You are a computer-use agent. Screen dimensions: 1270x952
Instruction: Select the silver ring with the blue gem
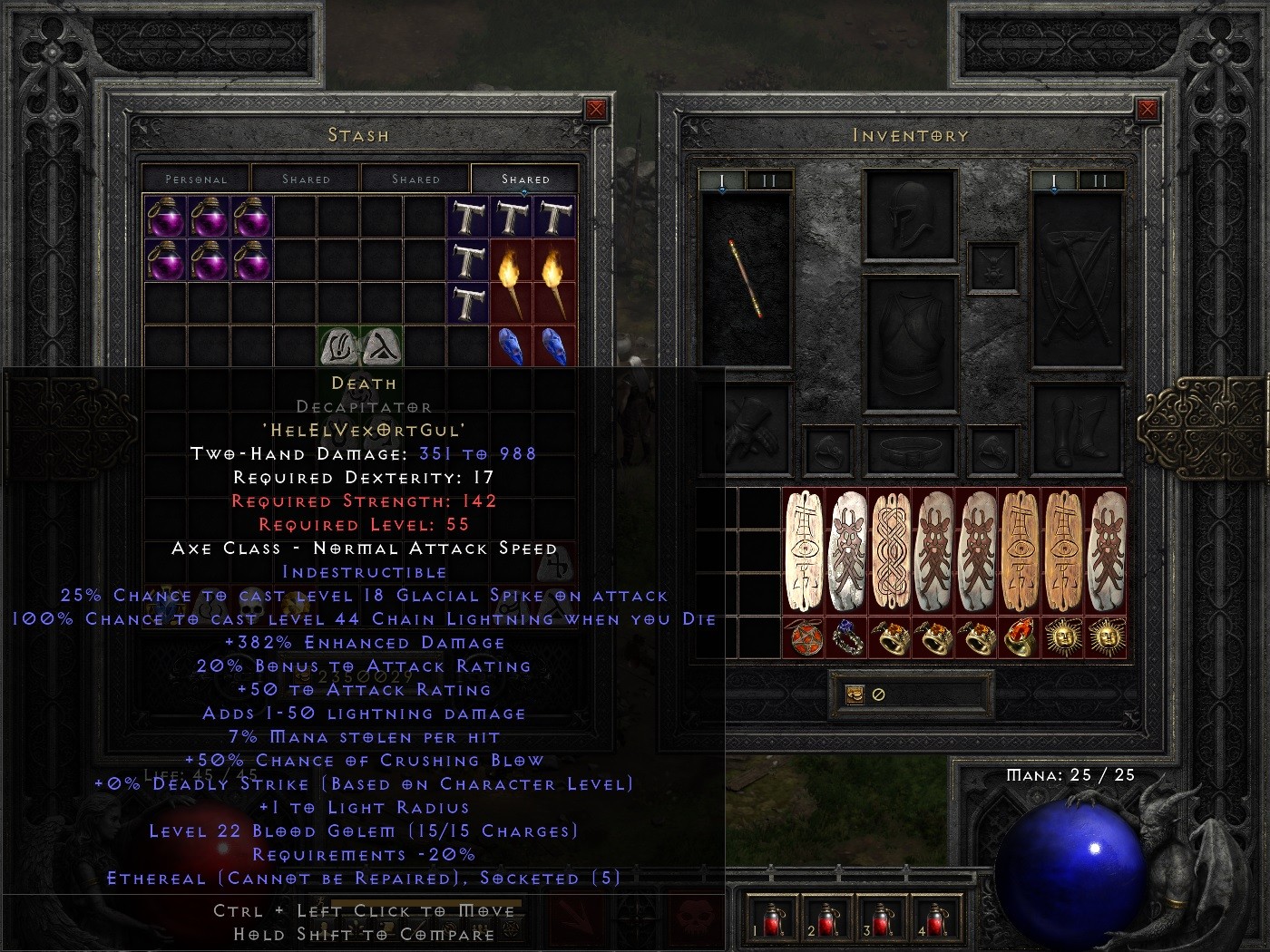848,639
